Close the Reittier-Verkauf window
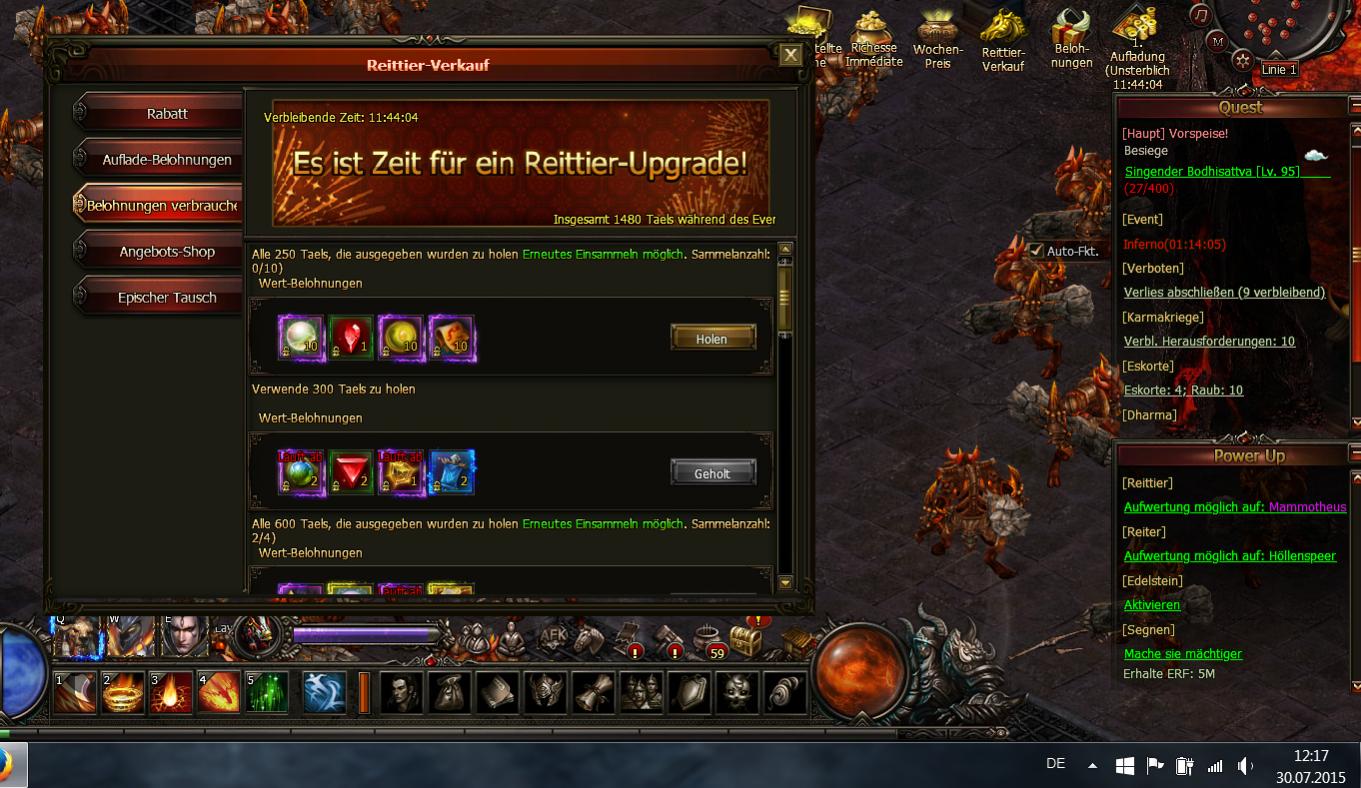Image resolution: width=1361 pixels, height=788 pixels. click(790, 55)
